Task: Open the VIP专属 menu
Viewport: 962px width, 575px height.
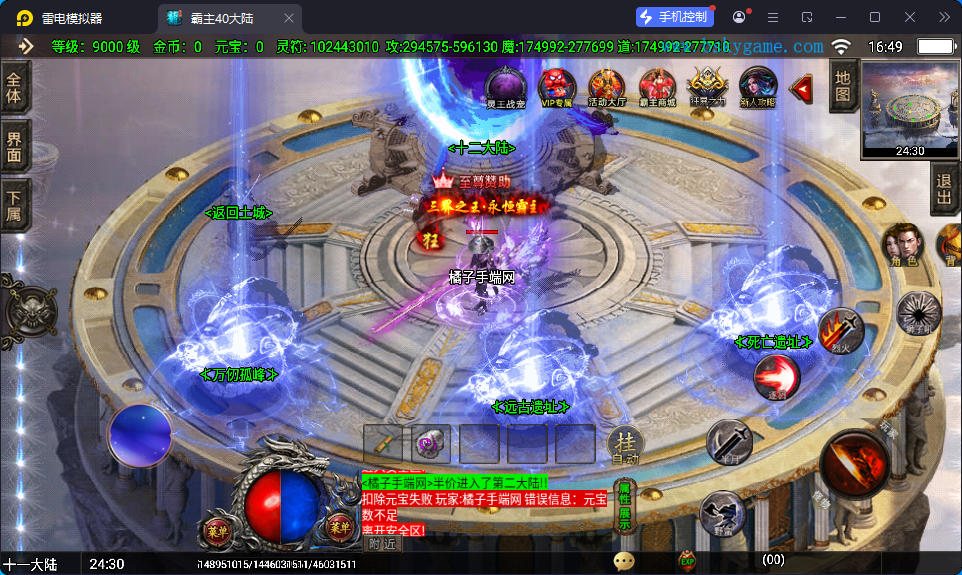Action: point(556,85)
